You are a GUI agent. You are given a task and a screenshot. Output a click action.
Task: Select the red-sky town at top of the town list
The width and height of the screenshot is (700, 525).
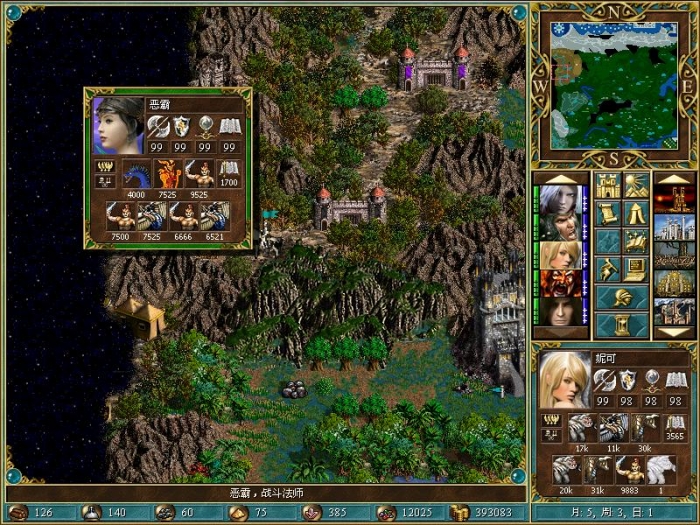click(673, 199)
